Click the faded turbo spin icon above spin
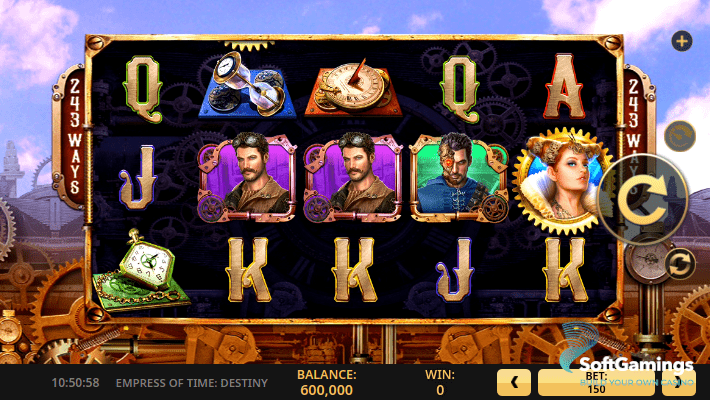 pos(680,135)
